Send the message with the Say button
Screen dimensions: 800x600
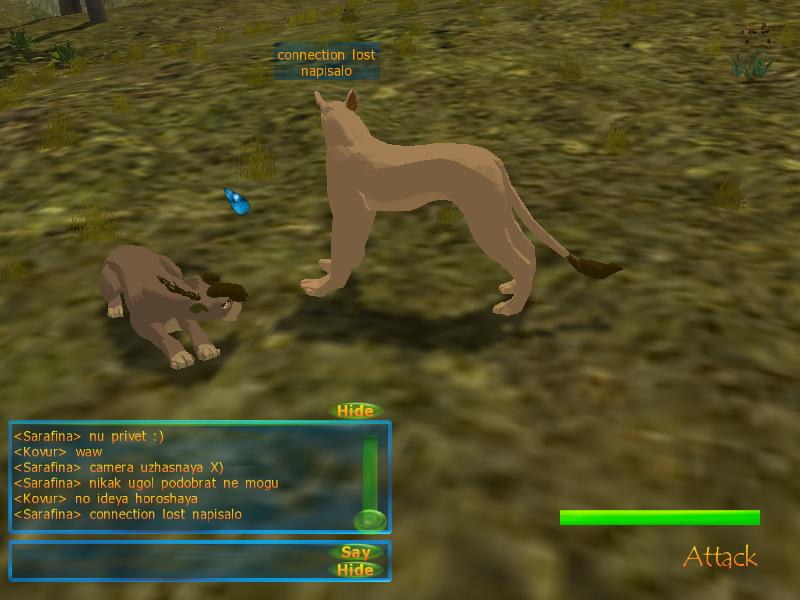pos(355,552)
